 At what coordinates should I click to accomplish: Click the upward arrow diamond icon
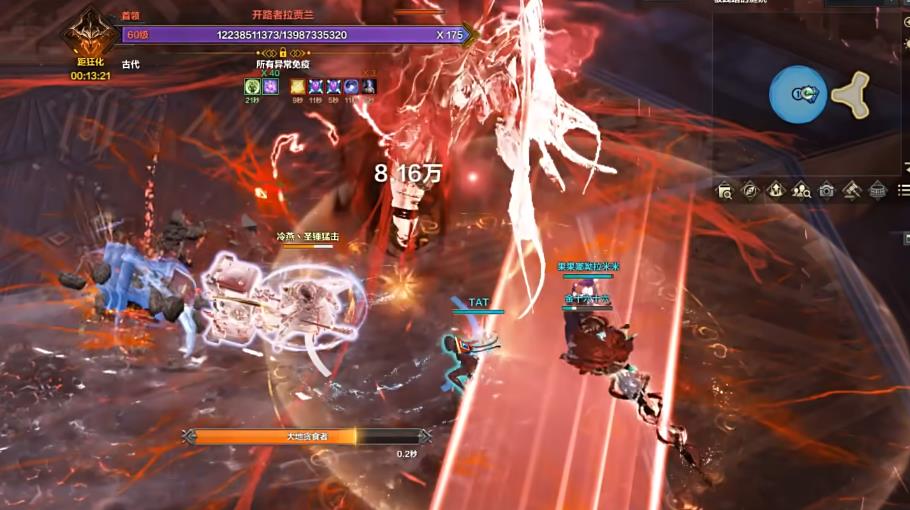pyautogui.click(x=776, y=190)
